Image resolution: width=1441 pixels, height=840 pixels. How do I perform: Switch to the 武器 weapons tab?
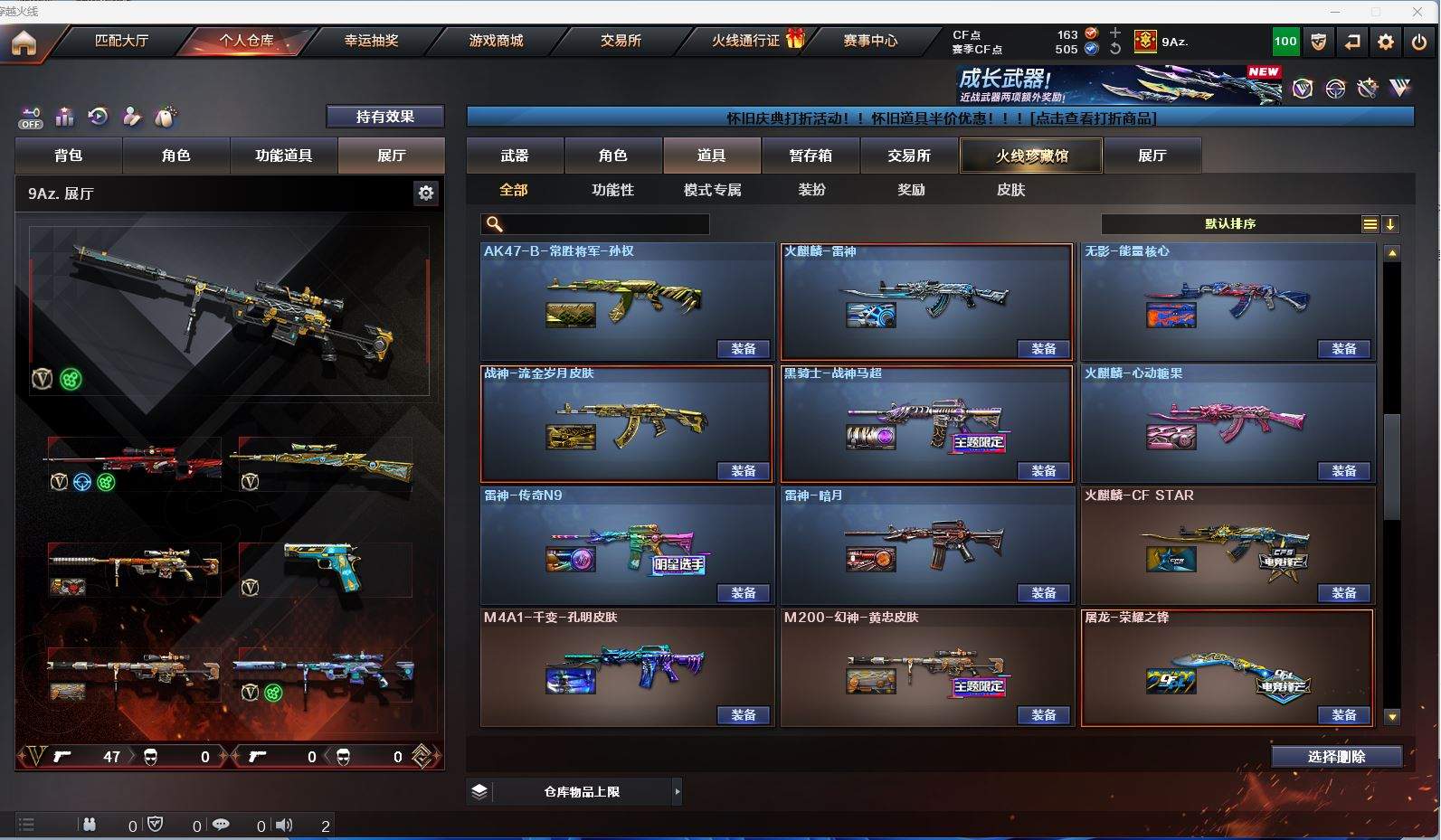coord(515,156)
